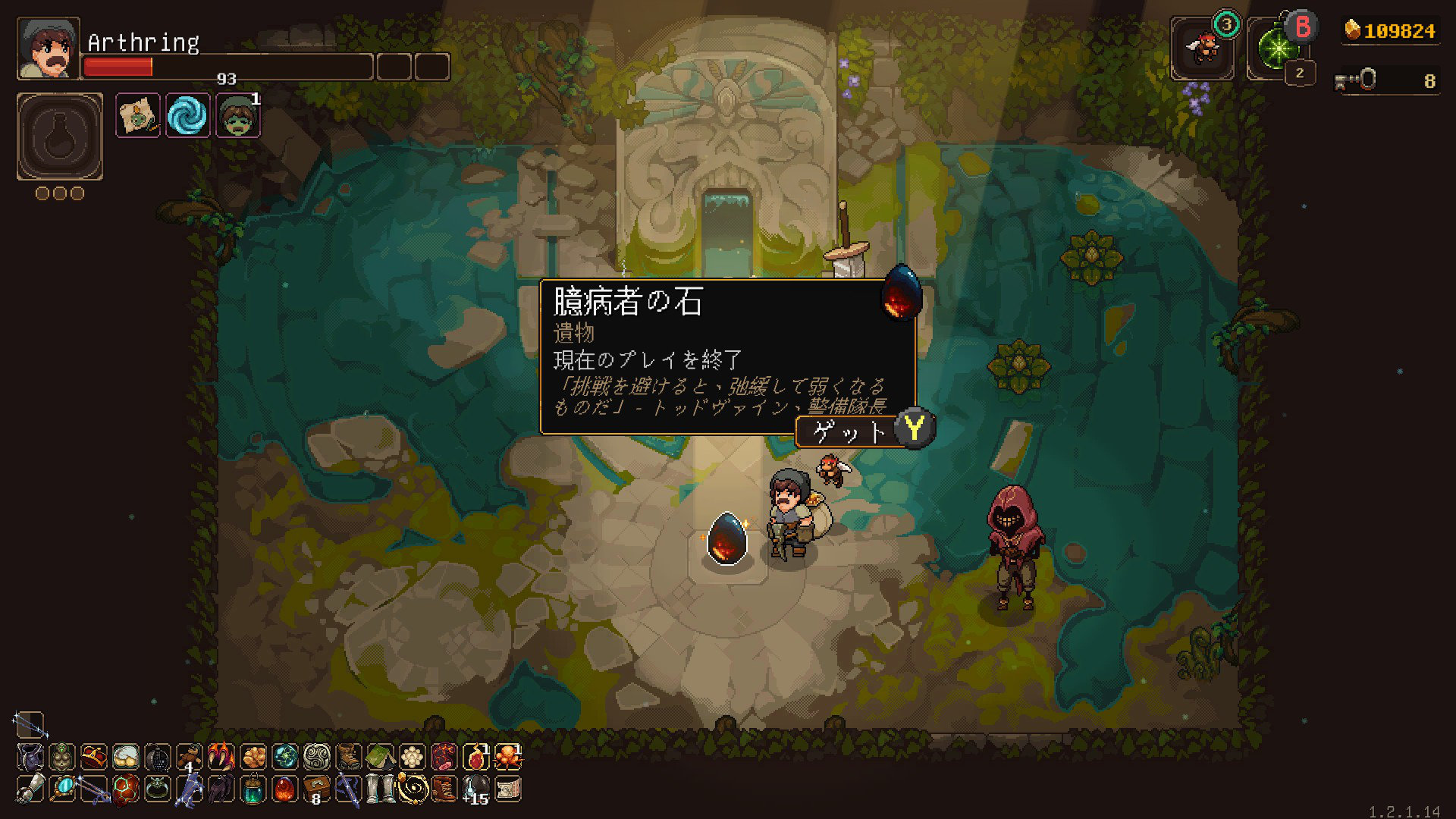Select the green tent relic

pyautogui.click(x=381, y=756)
